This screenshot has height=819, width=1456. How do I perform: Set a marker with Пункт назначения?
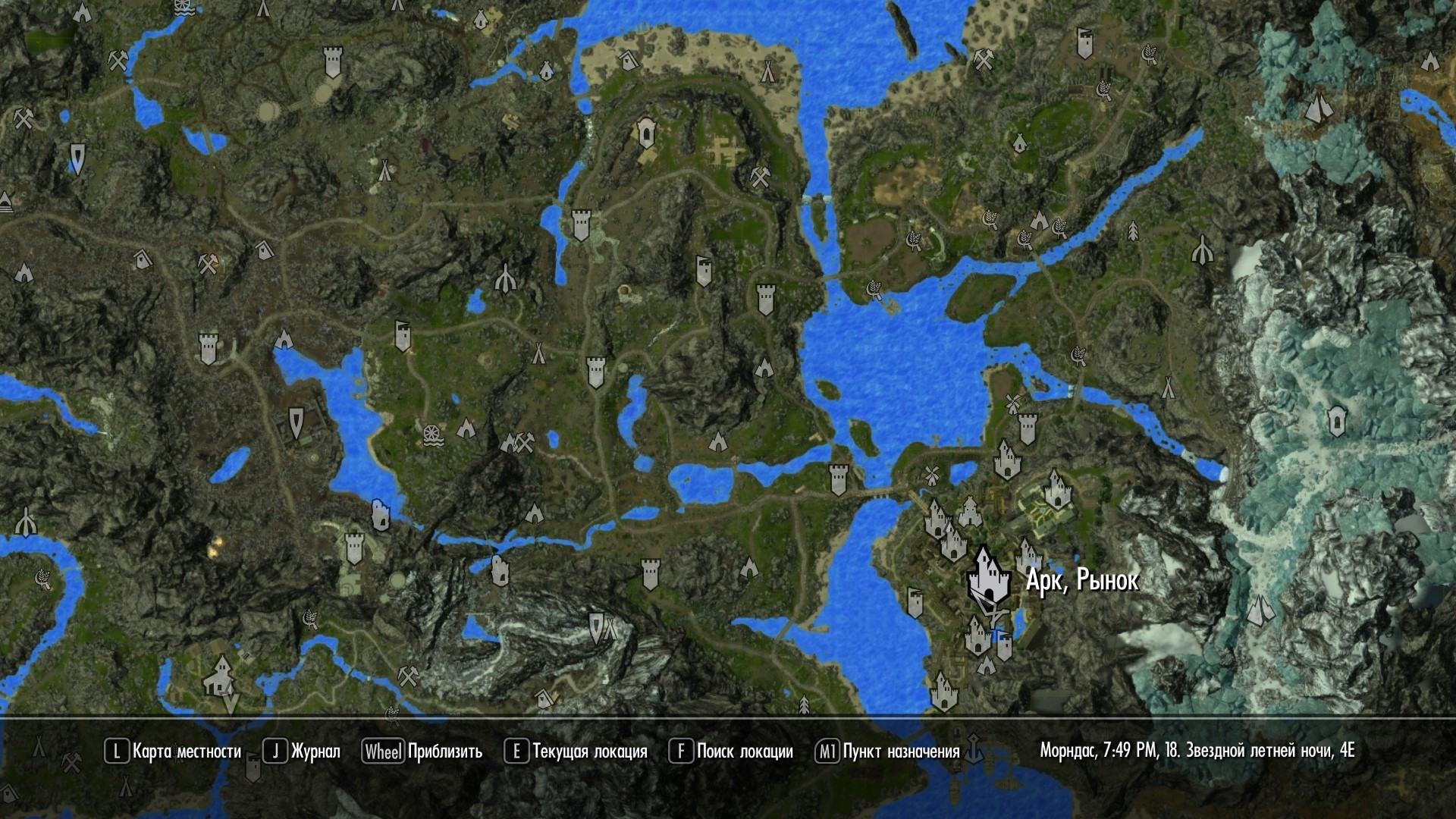click(888, 752)
